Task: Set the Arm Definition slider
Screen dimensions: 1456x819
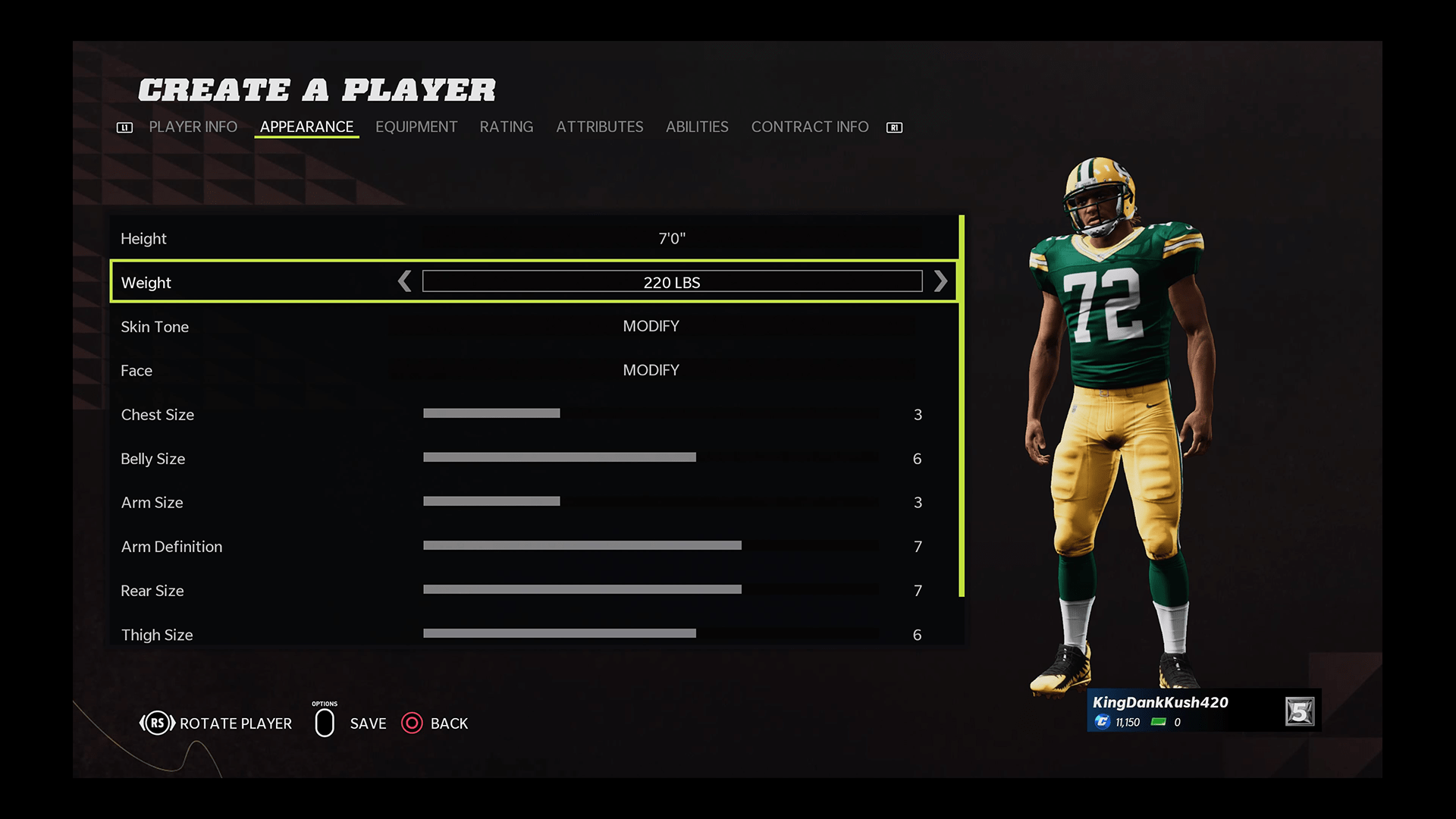Action: pyautogui.click(x=651, y=546)
